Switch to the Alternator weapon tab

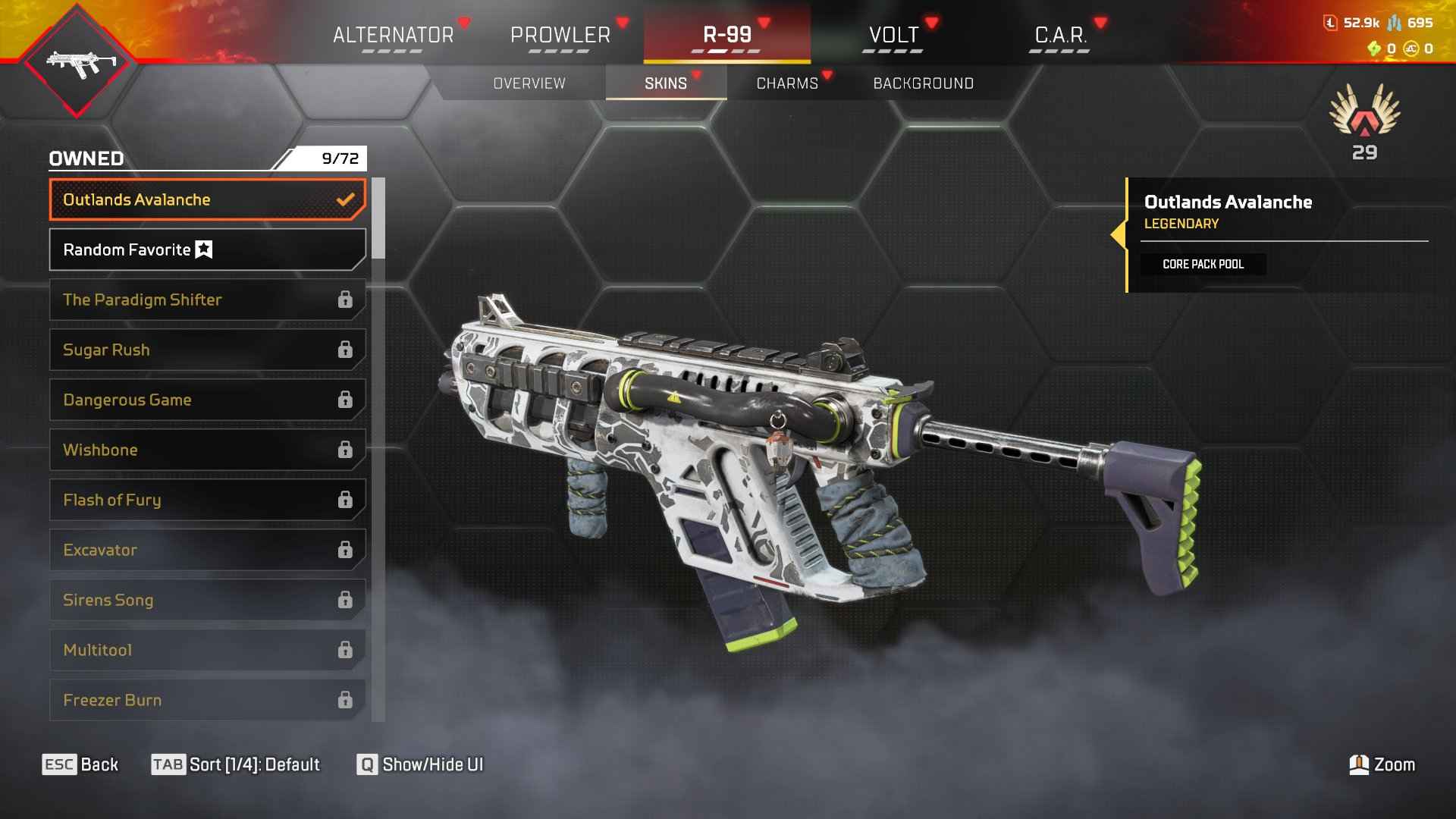394,35
